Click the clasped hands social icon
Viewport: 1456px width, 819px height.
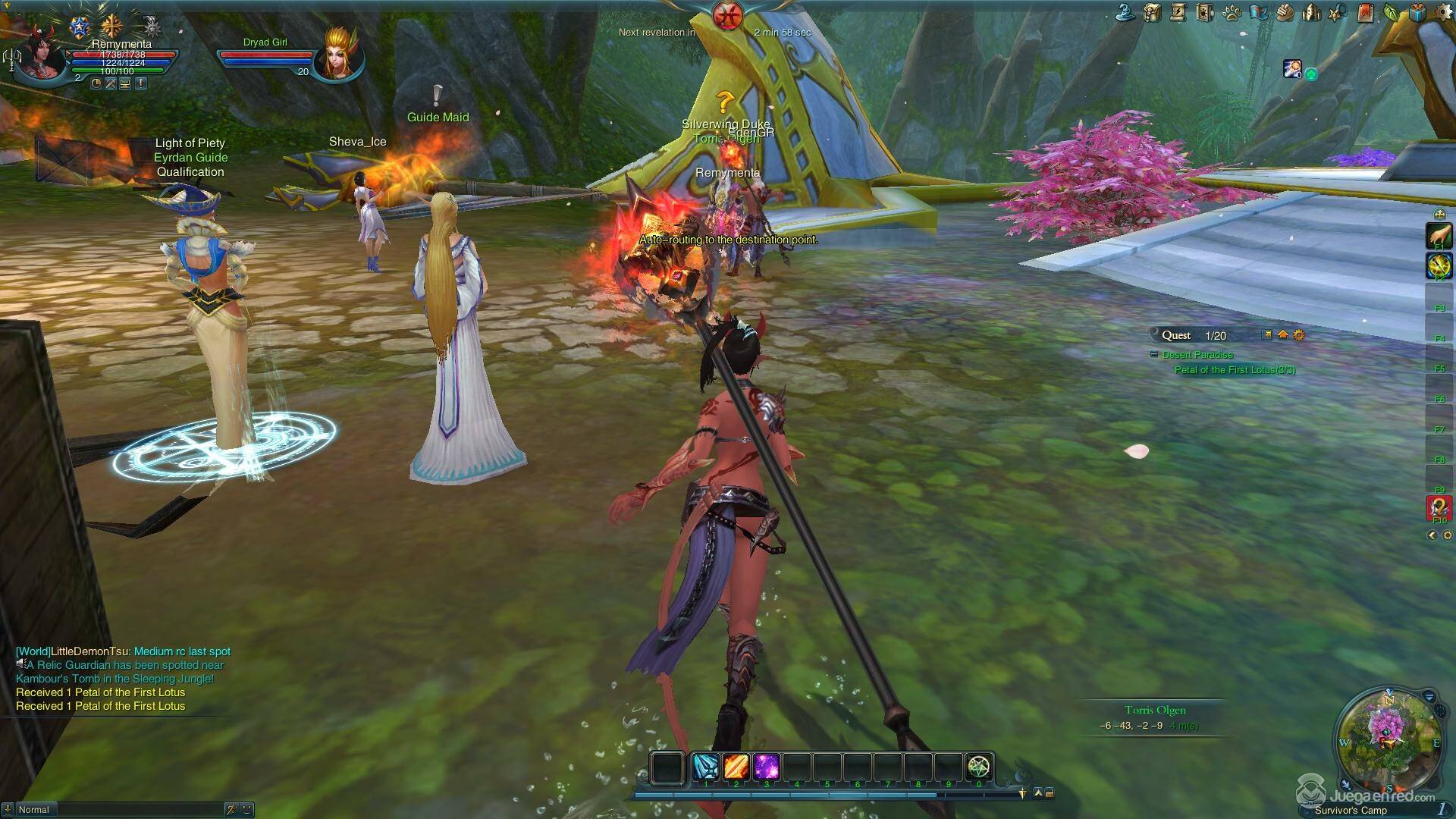point(1283,12)
